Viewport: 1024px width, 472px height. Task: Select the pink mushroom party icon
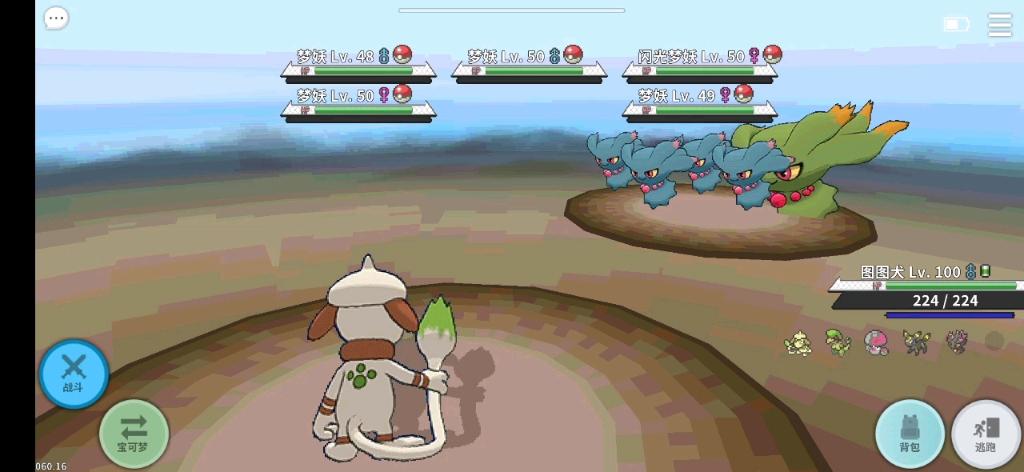(875, 342)
